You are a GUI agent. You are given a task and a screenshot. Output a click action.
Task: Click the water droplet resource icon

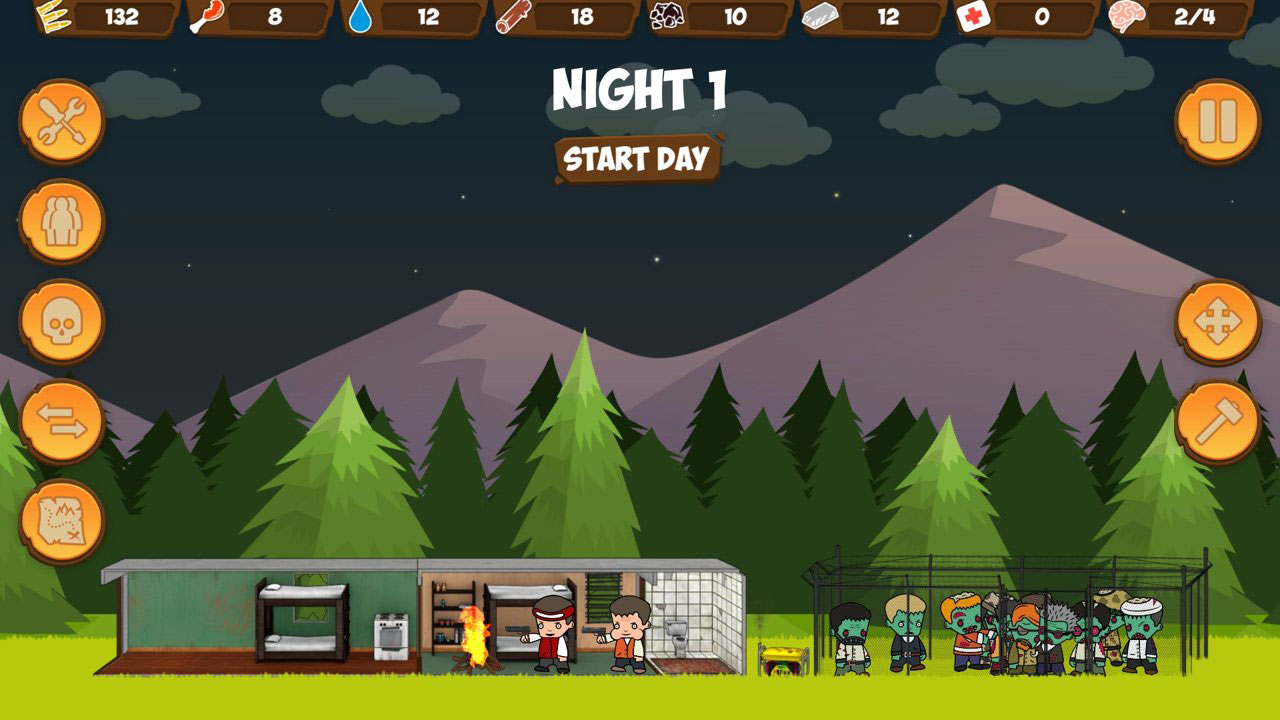coord(361,16)
